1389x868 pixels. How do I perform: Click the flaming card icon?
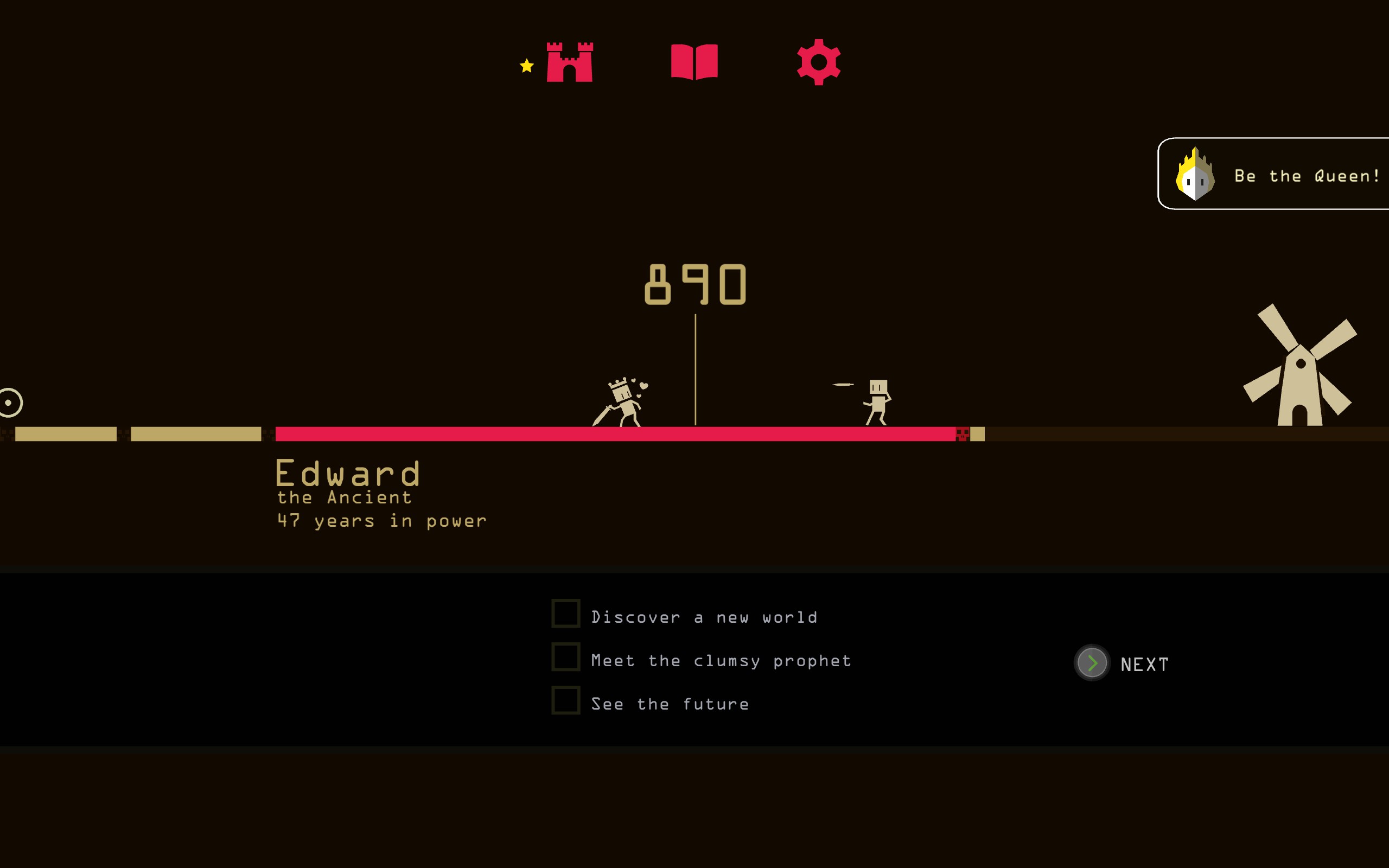coord(1197,175)
